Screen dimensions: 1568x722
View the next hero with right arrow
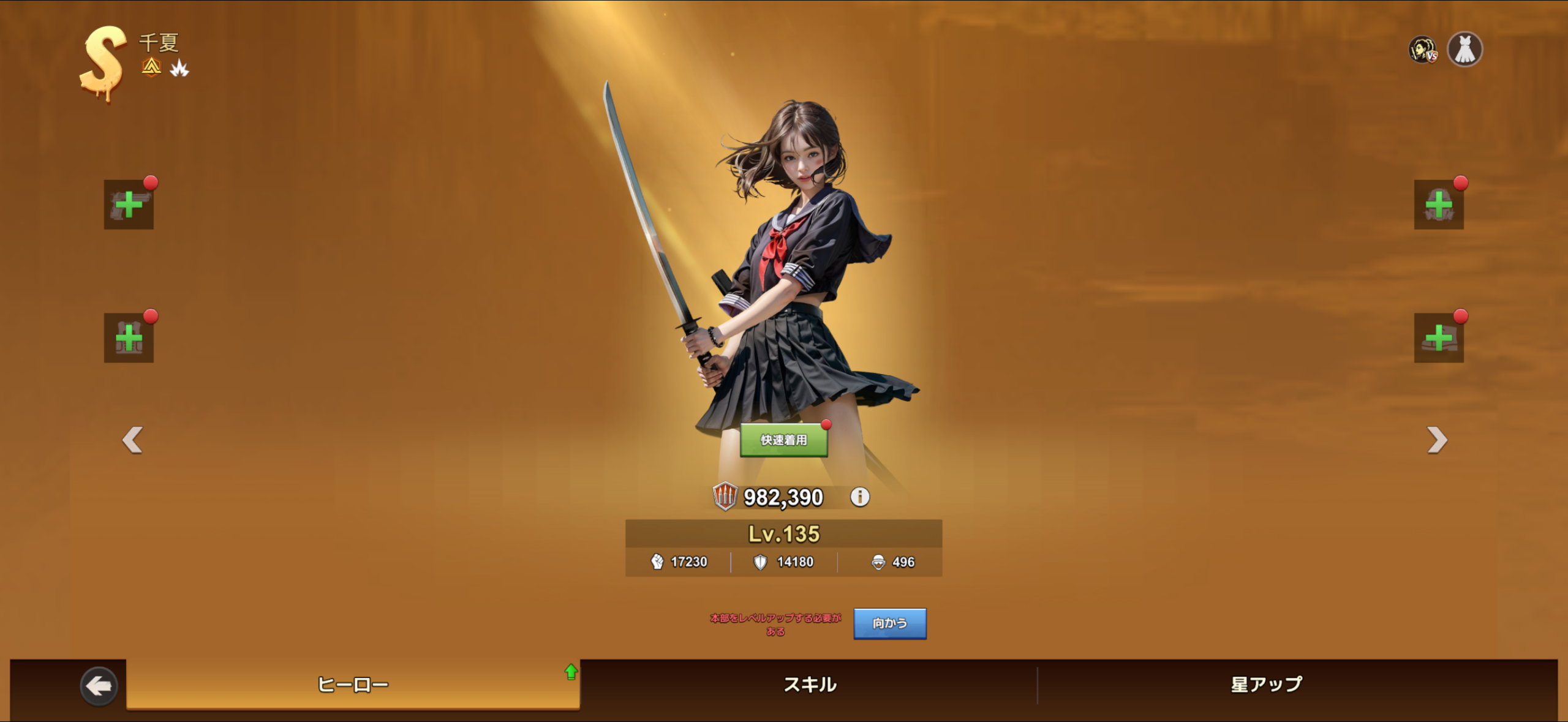[1436, 440]
